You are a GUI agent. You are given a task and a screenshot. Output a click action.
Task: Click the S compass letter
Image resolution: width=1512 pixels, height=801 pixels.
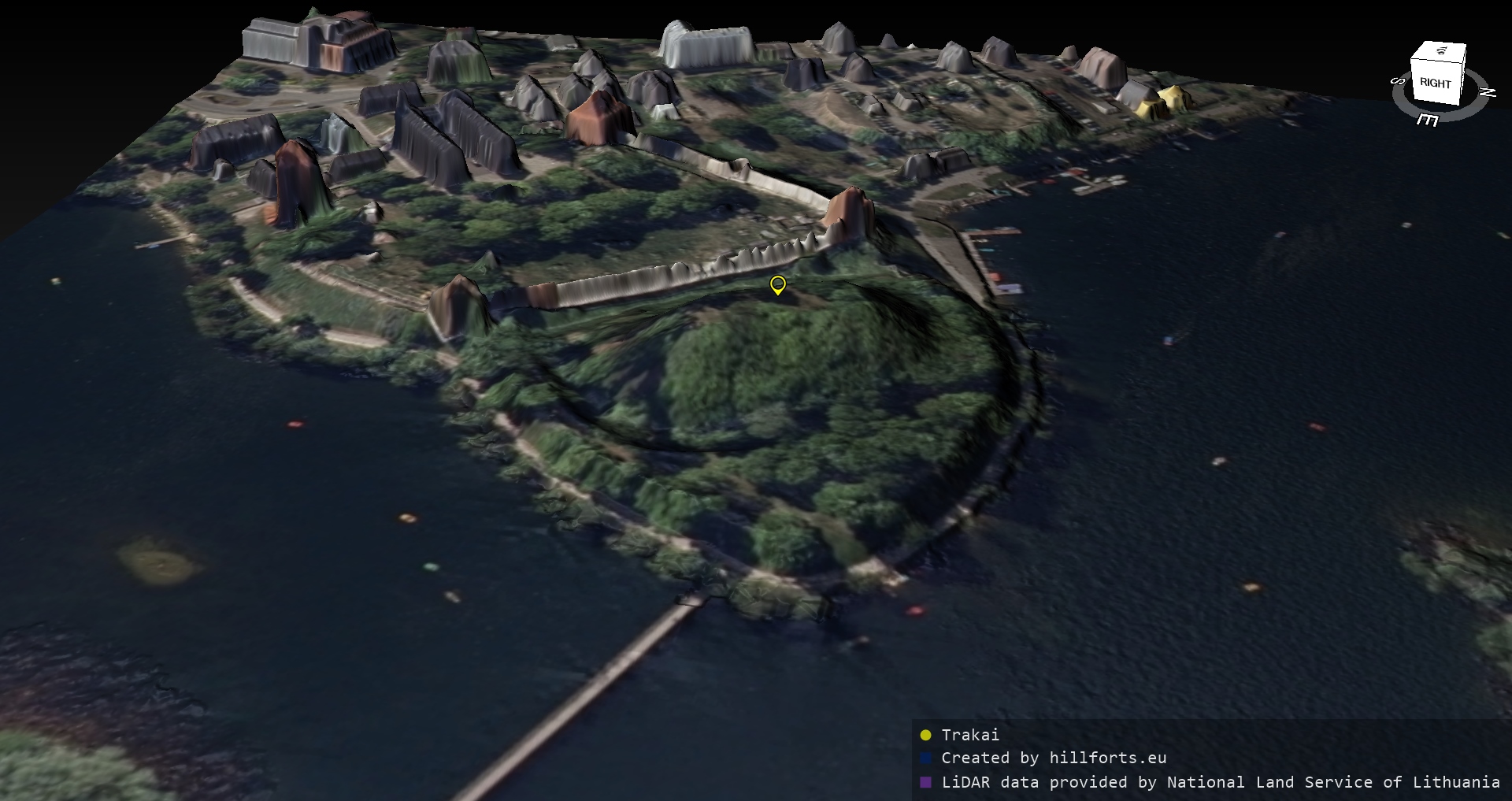tap(1399, 81)
